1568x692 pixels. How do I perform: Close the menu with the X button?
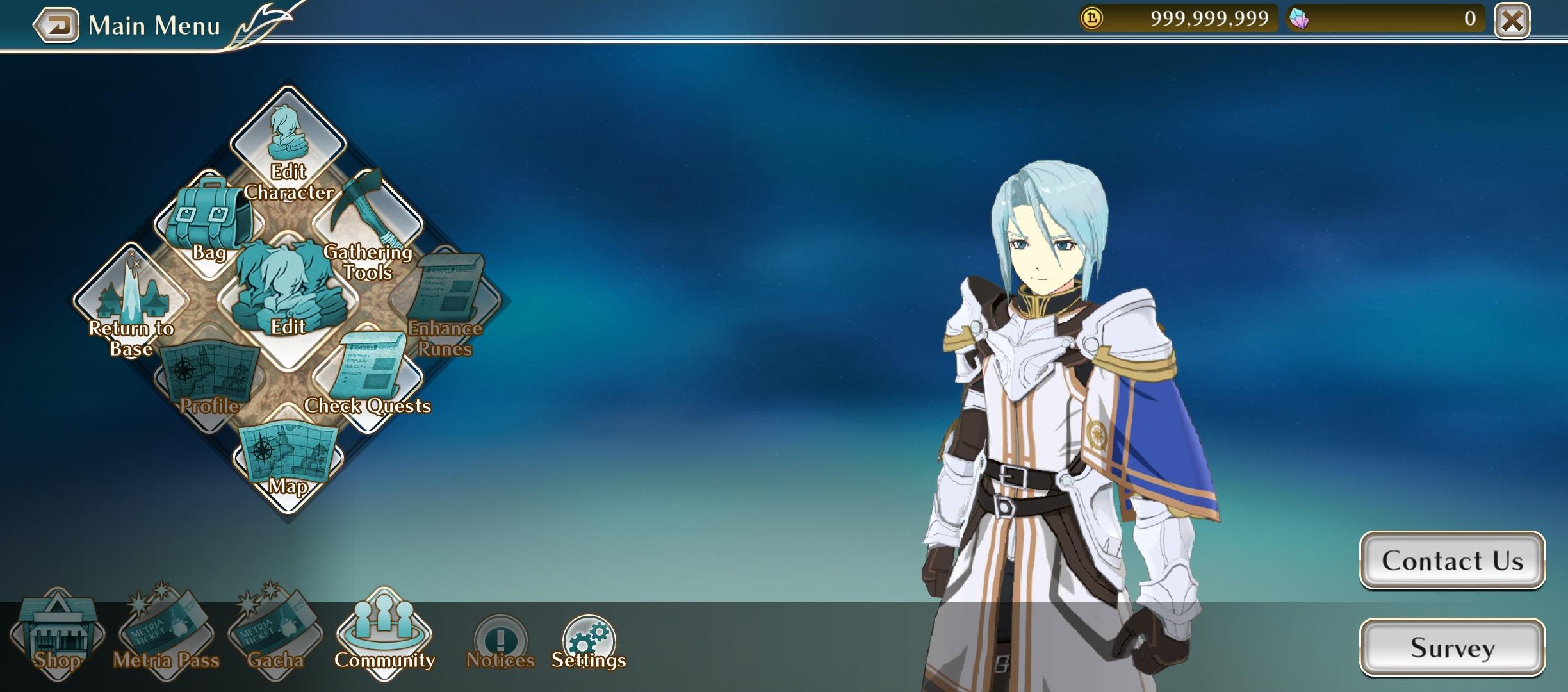click(1512, 22)
